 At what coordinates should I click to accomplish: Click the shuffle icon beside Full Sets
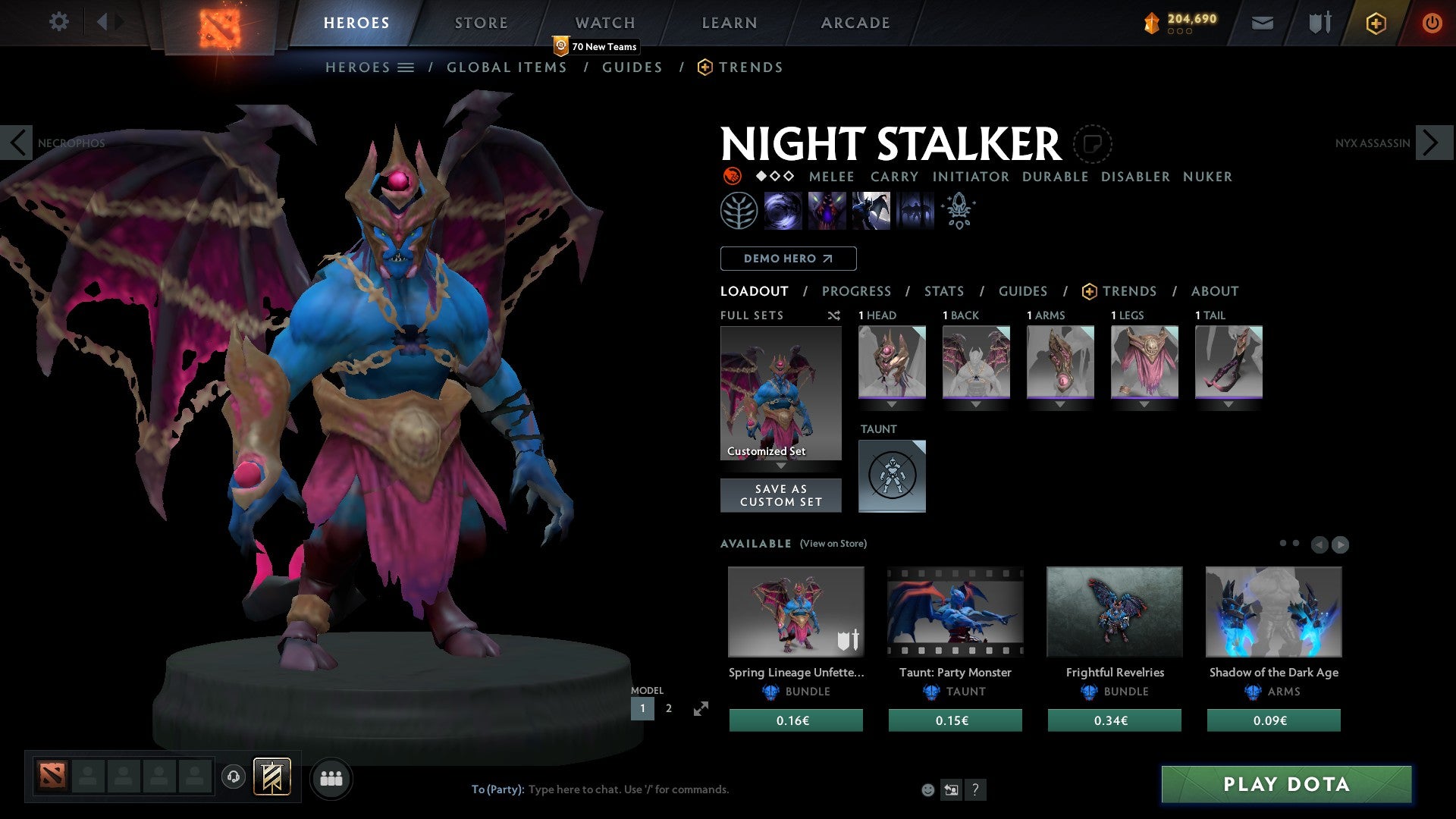(x=834, y=315)
